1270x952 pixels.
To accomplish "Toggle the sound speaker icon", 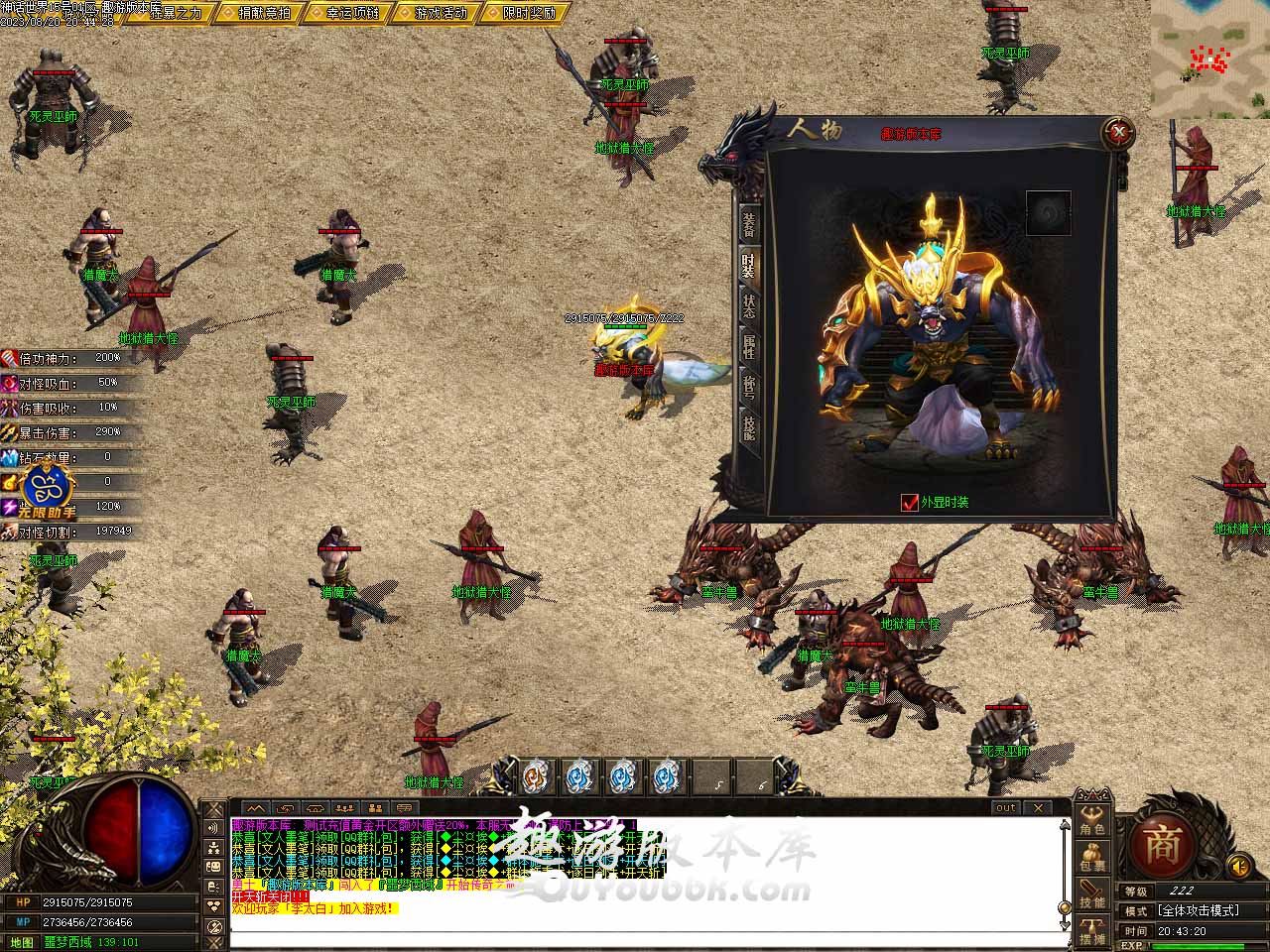I will pos(1237,866).
